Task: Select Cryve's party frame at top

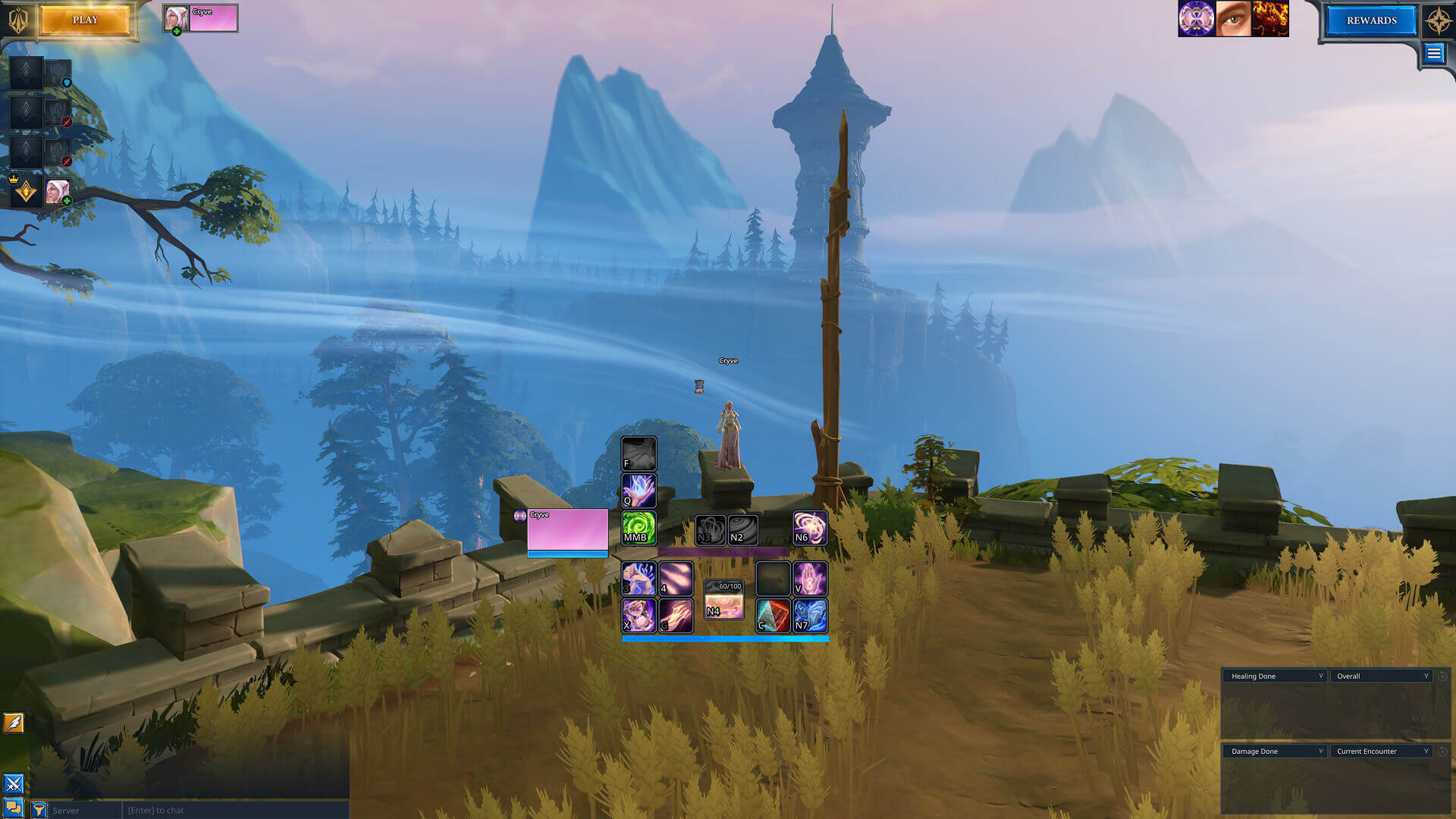Action: 201,18
